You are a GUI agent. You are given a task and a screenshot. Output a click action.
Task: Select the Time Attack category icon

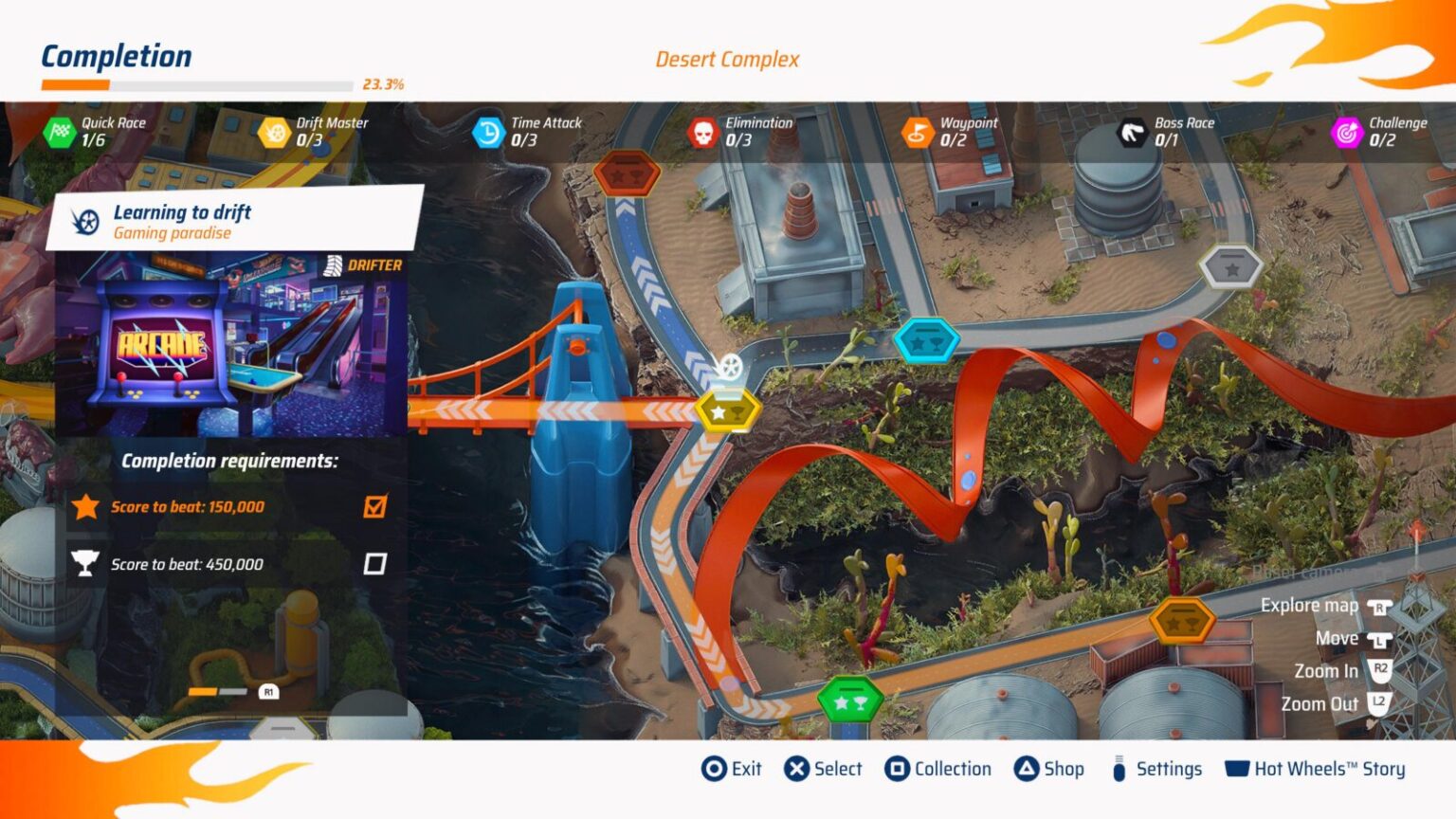[487, 132]
